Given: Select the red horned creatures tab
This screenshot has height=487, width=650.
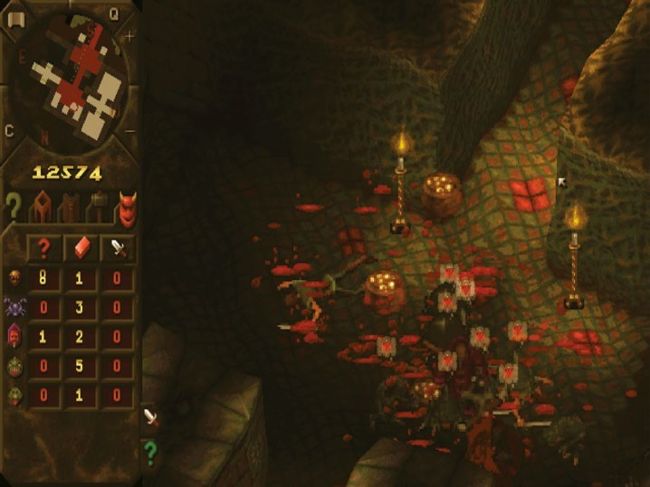Looking at the screenshot, I should click(126, 207).
